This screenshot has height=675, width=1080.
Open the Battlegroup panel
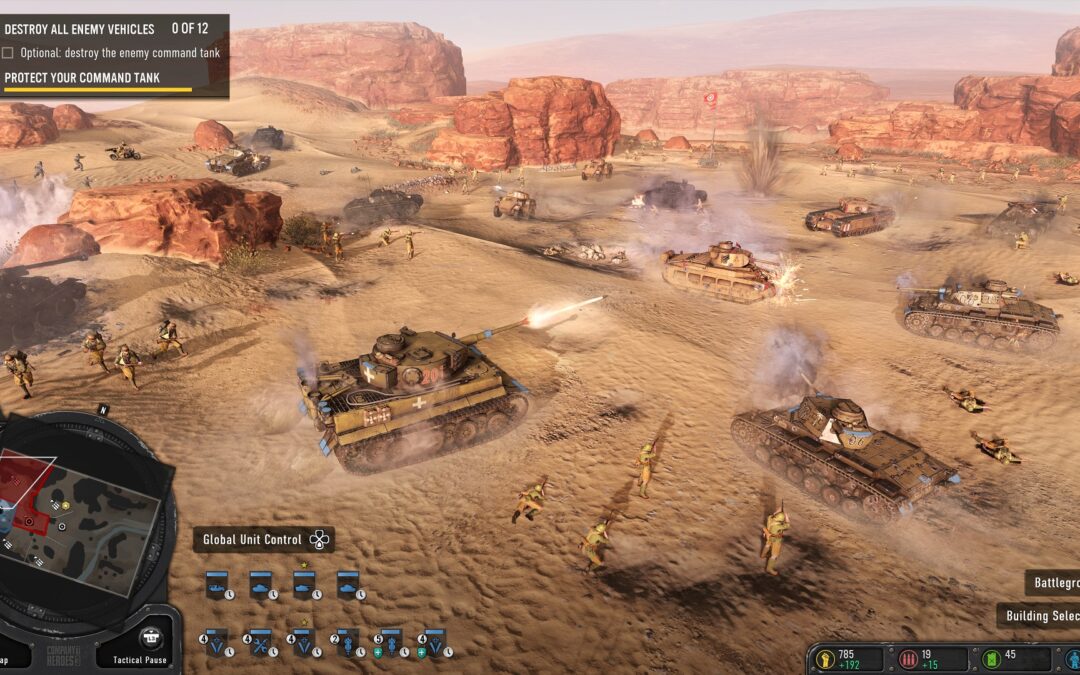click(x=1053, y=583)
